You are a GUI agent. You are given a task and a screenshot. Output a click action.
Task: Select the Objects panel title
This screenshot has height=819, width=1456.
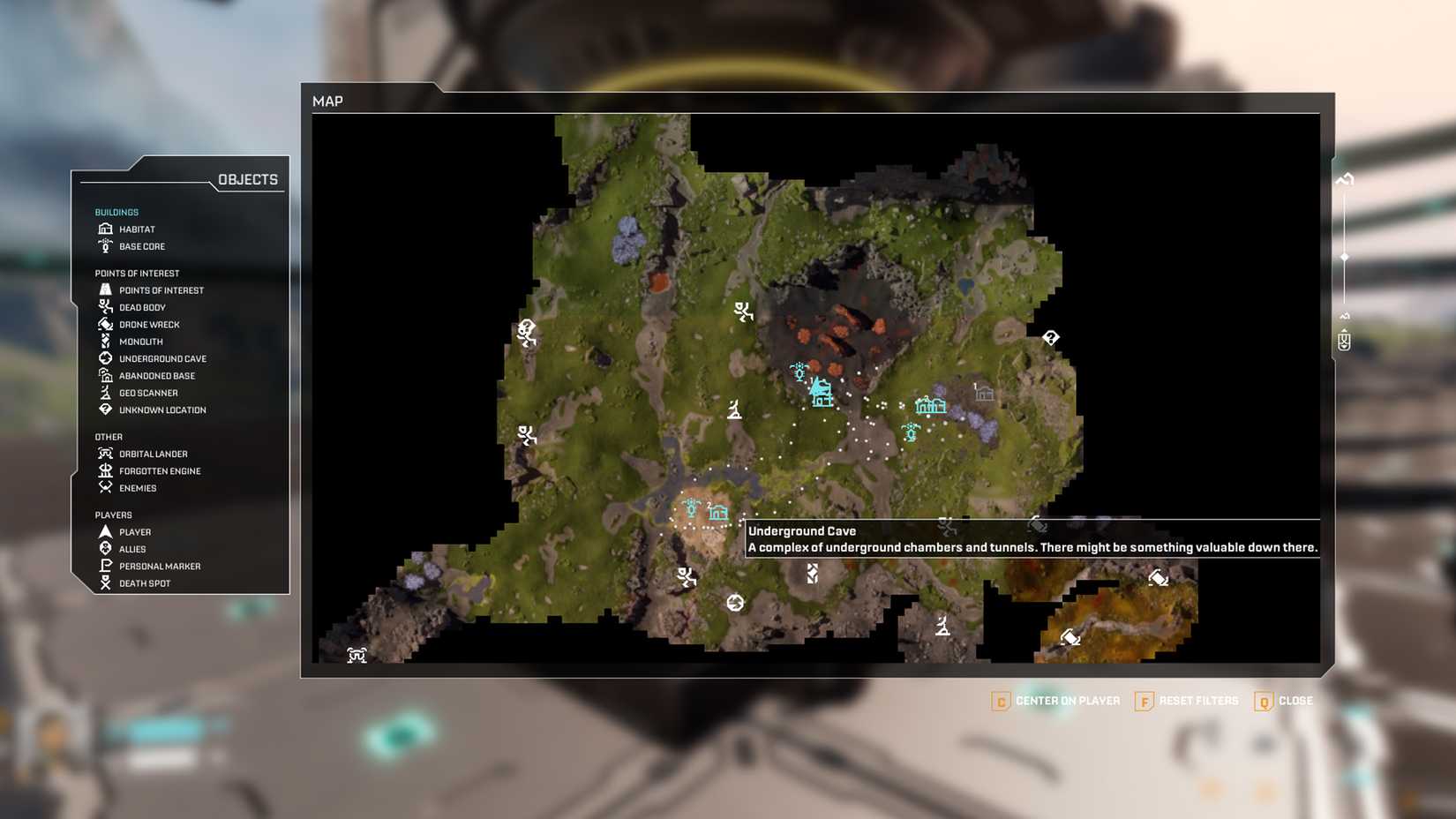tap(247, 179)
